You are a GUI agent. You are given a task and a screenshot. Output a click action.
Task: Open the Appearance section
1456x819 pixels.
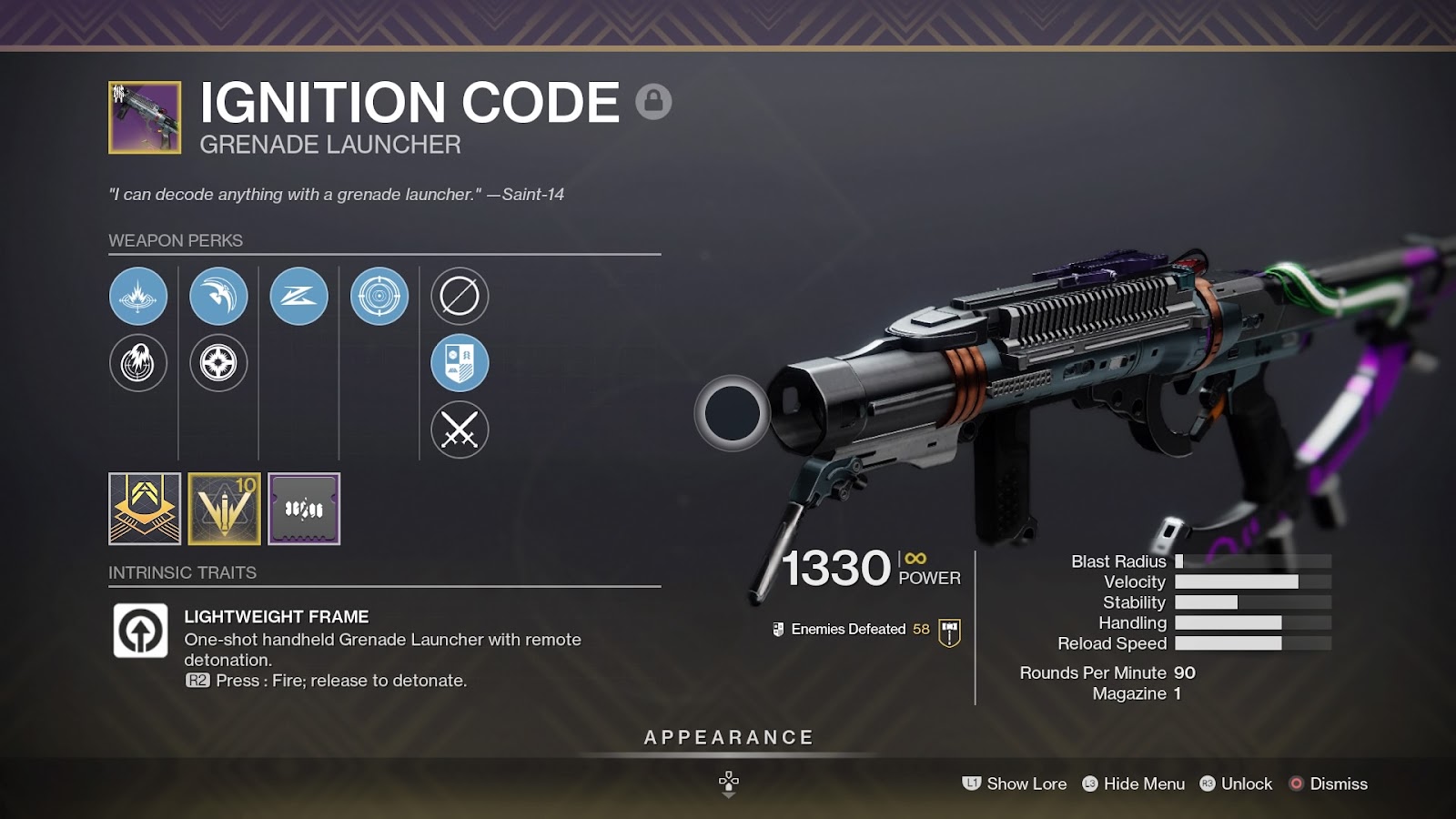(728, 738)
